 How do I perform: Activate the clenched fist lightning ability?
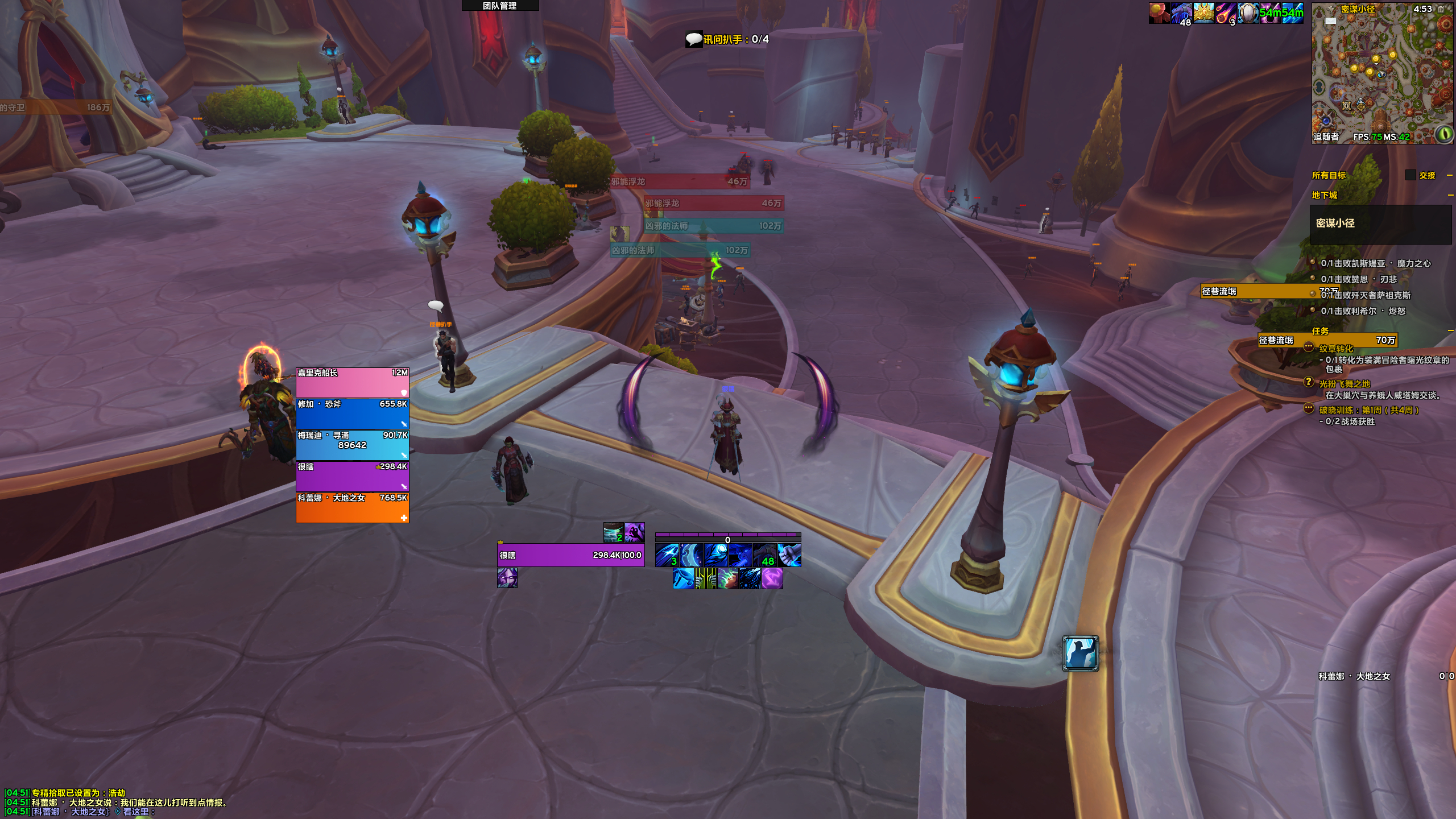pos(789,555)
